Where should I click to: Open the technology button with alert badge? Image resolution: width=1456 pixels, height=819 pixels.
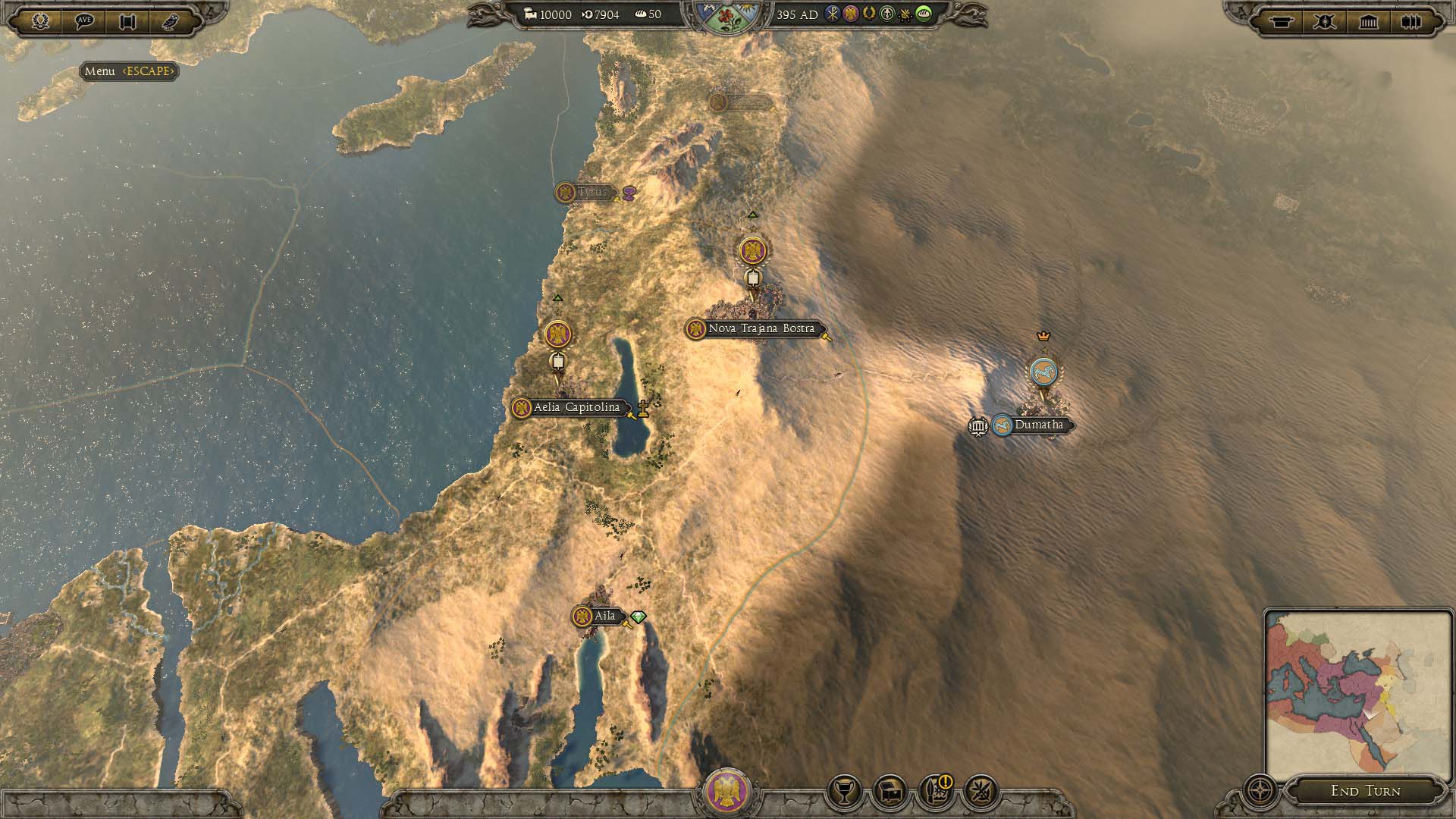tap(935, 792)
